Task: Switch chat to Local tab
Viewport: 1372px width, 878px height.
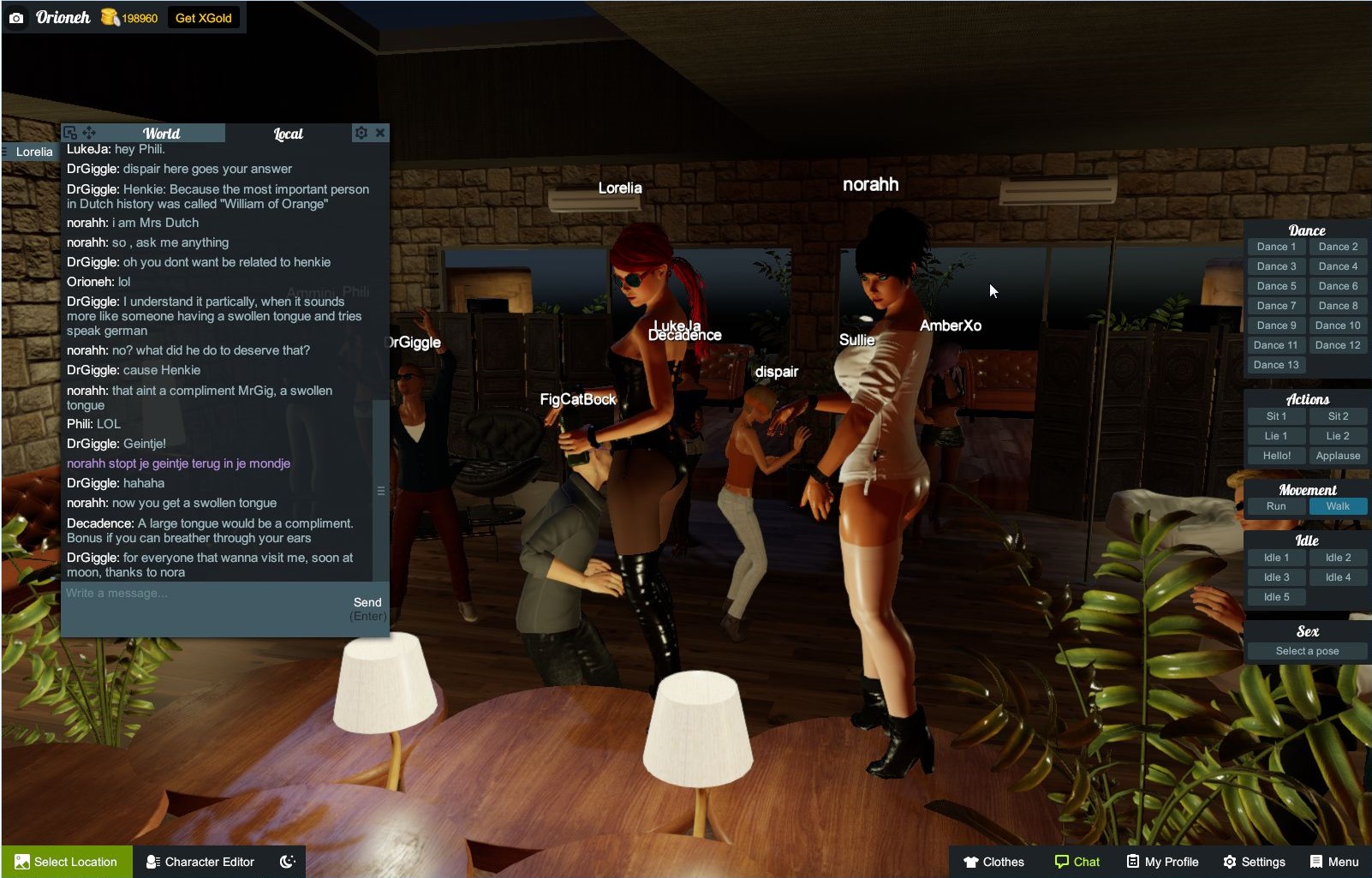Action: pyautogui.click(x=288, y=134)
